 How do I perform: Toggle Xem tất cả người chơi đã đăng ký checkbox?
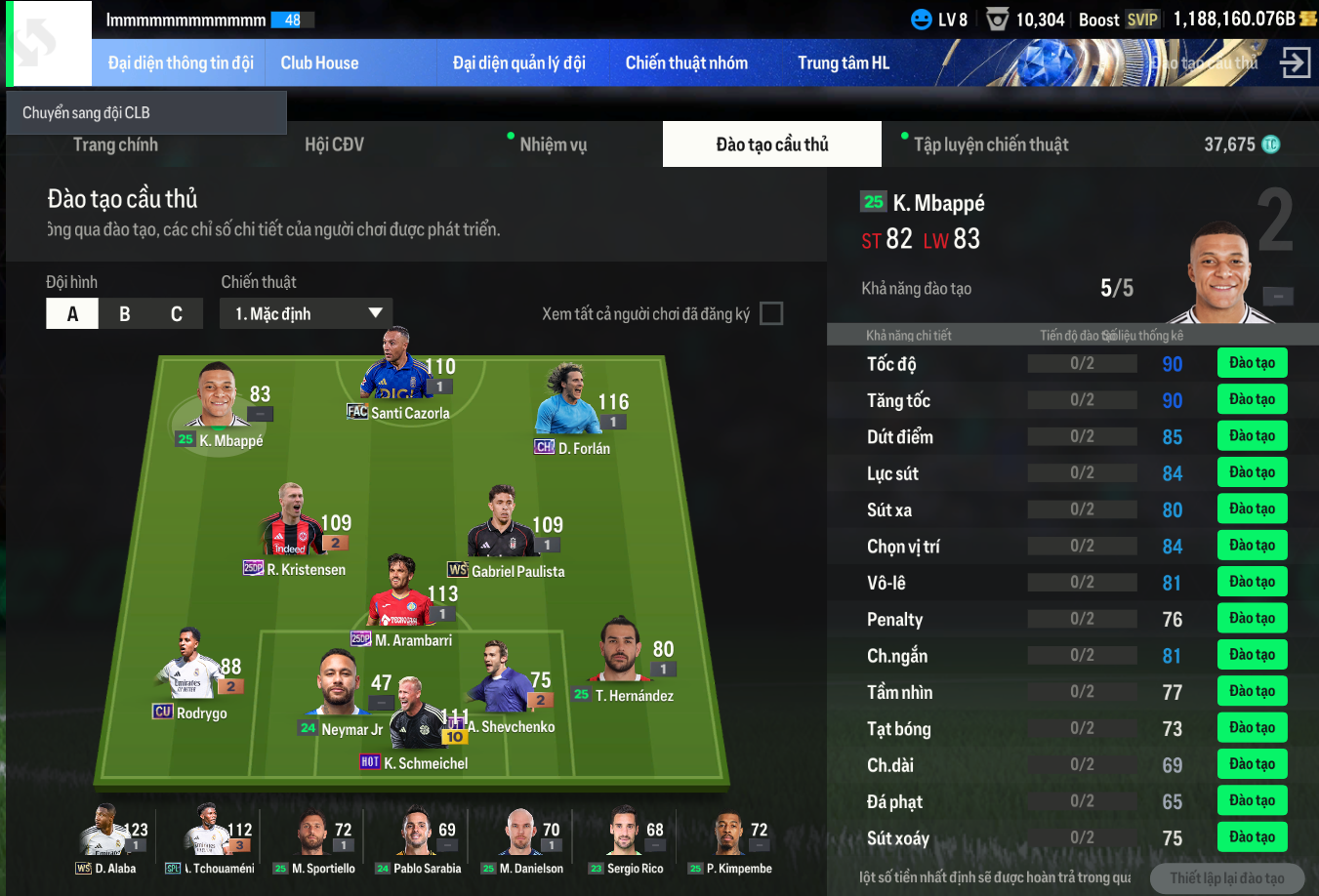(x=771, y=314)
